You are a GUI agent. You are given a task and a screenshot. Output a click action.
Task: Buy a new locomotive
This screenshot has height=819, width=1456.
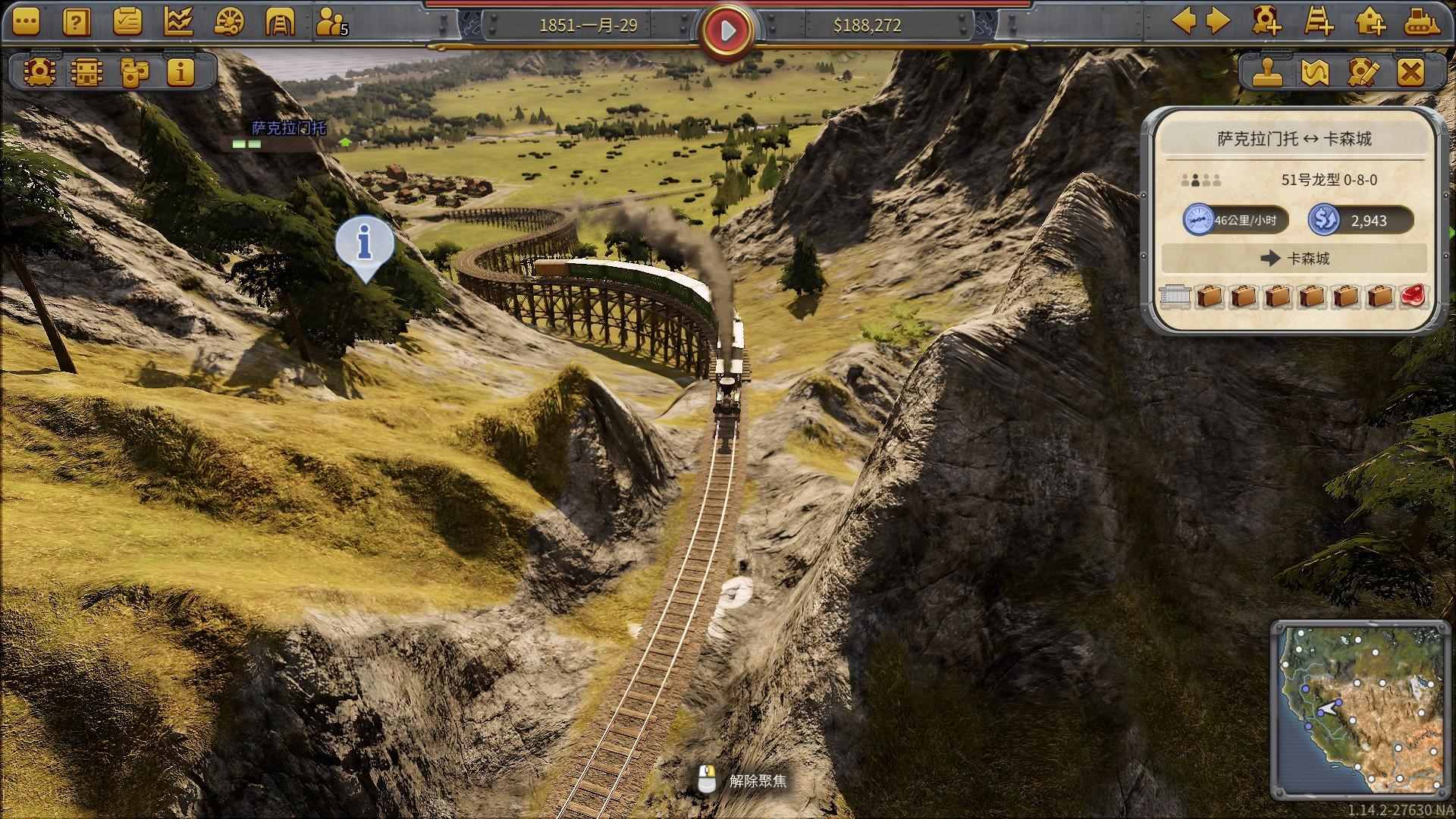[1266, 21]
